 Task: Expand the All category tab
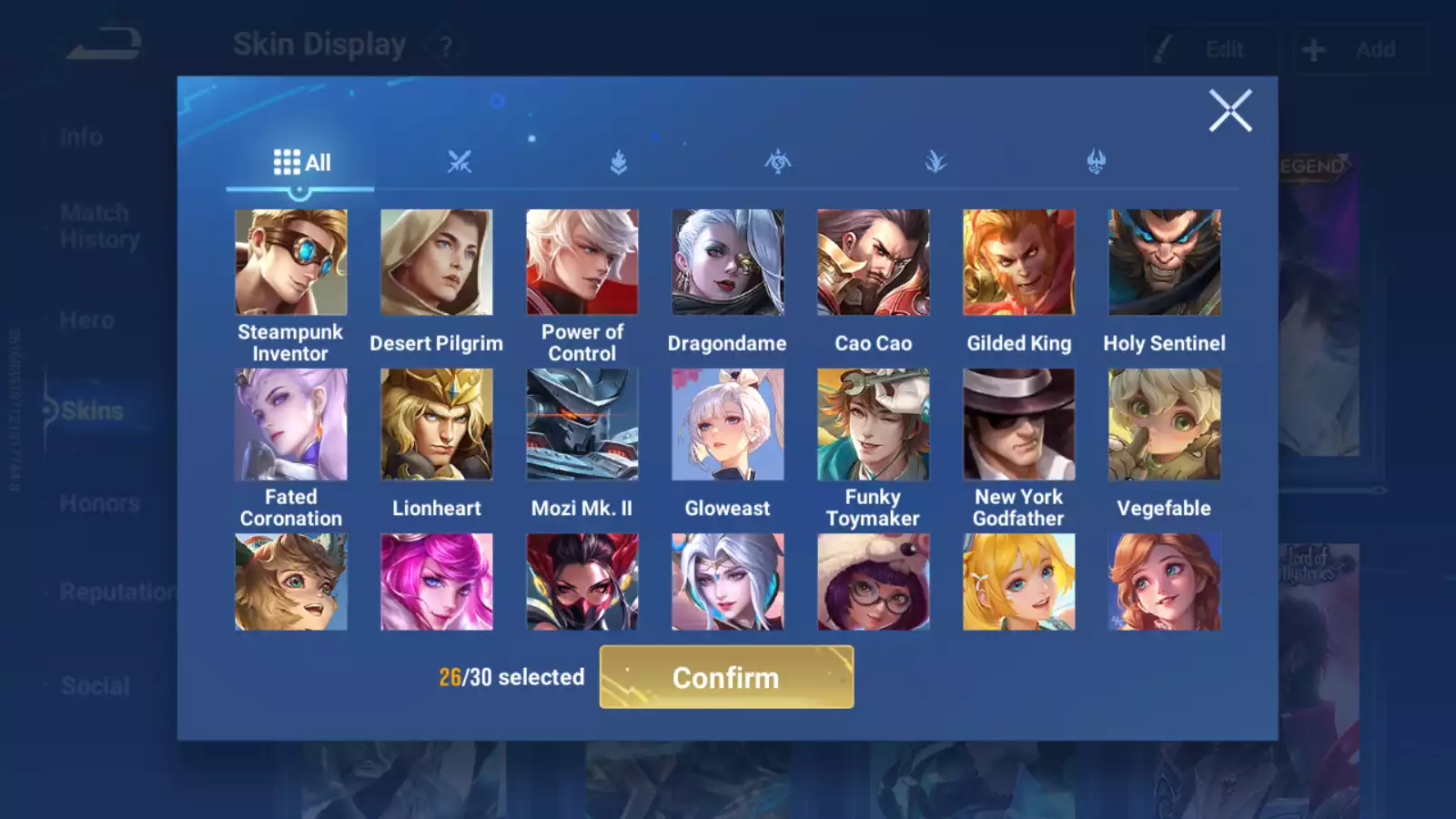[x=300, y=161]
